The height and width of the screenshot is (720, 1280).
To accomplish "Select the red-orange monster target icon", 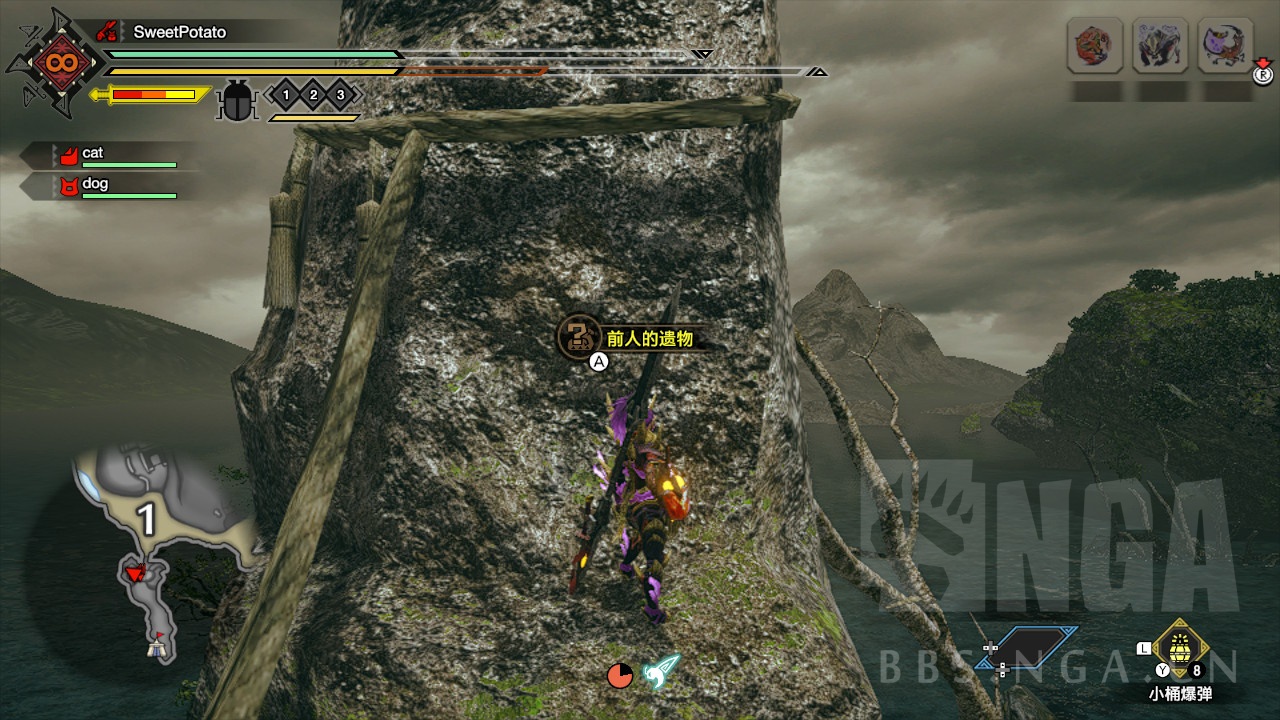I will pyautogui.click(x=1094, y=46).
